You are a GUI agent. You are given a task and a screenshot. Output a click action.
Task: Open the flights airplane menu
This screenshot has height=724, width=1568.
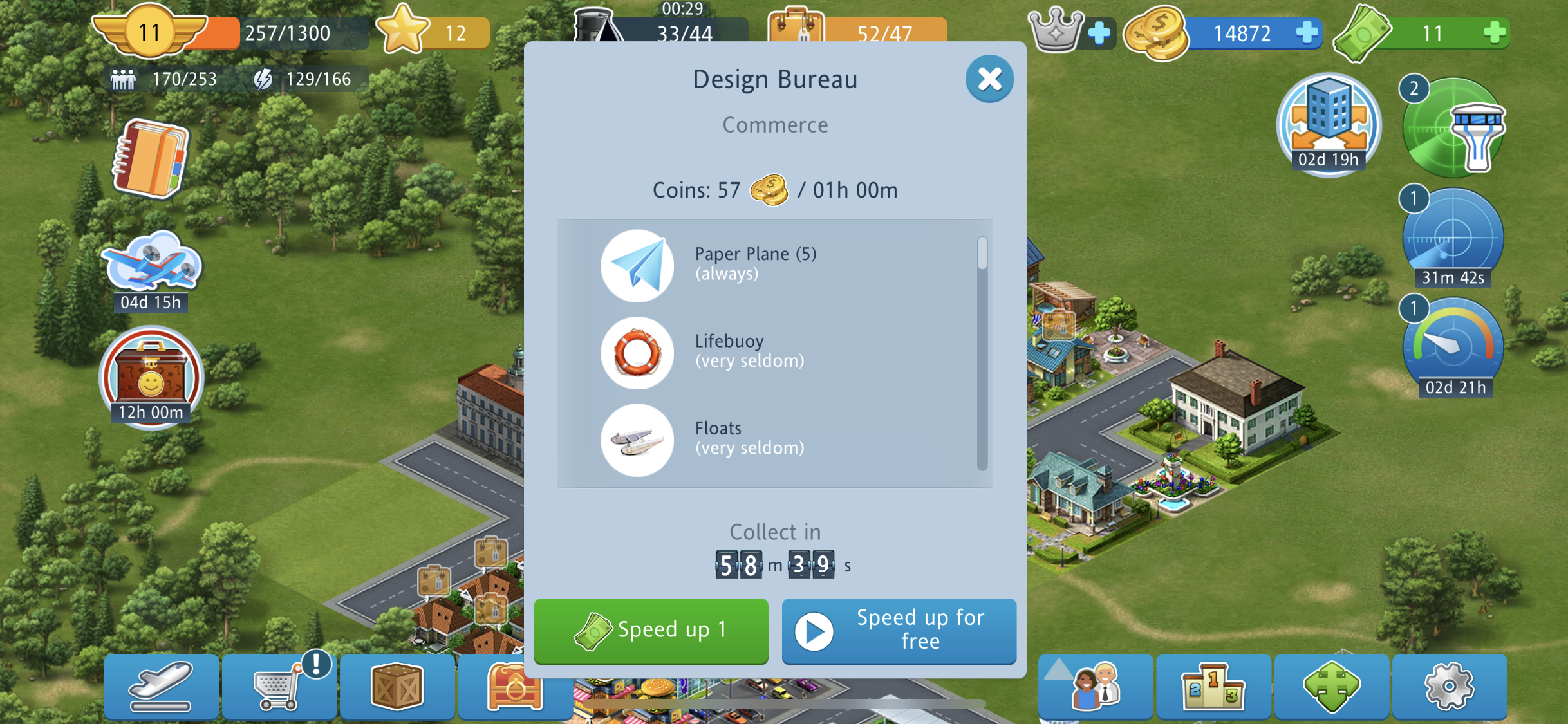coord(161,687)
